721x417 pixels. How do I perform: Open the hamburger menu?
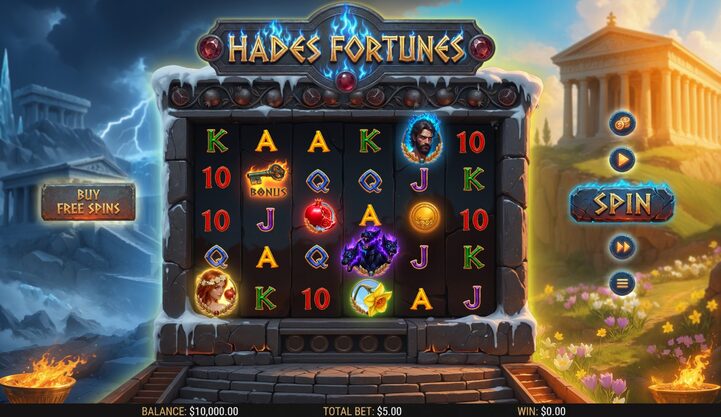tap(621, 283)
